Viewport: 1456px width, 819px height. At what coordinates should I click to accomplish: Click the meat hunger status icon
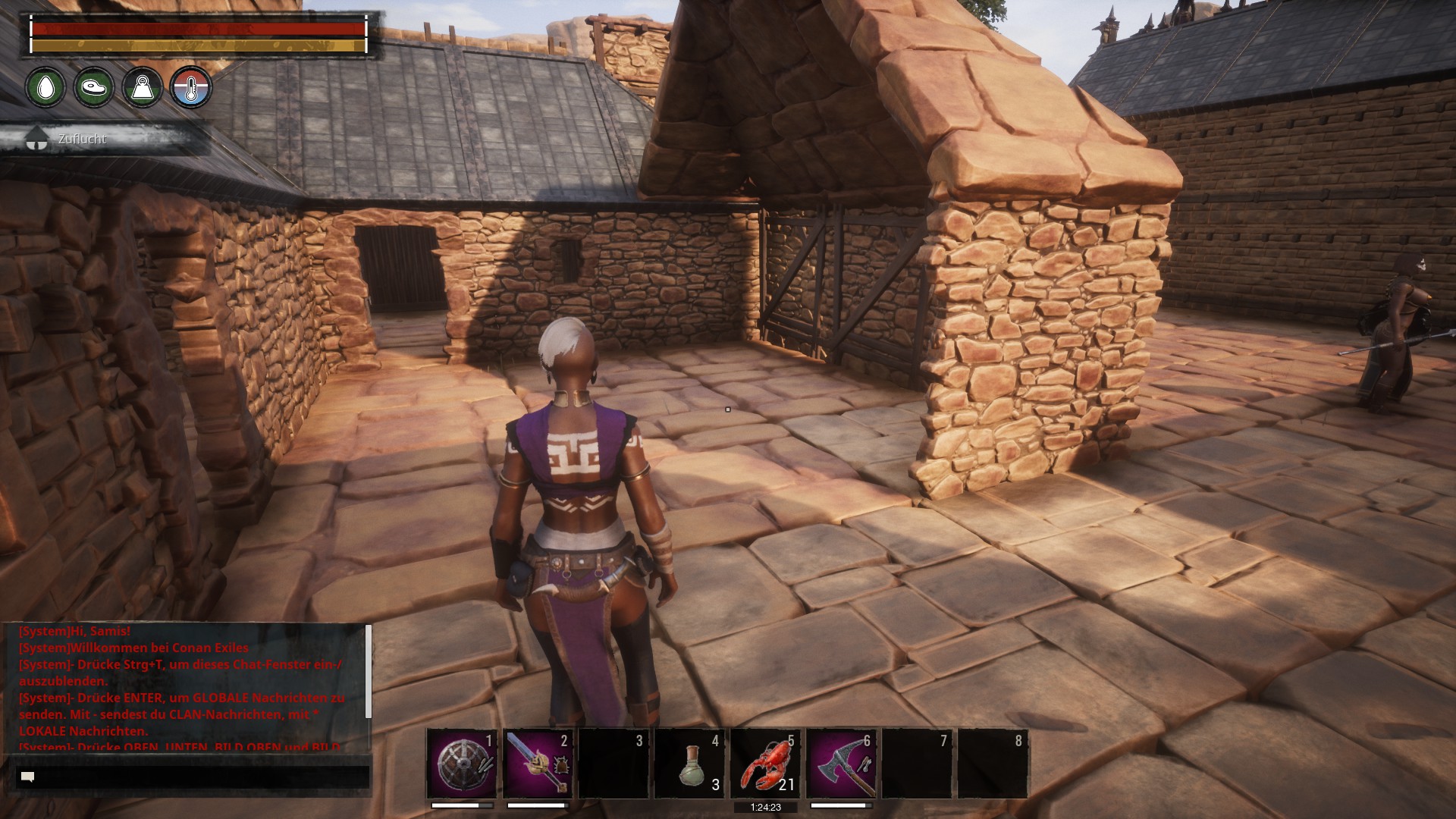click(x=94, y=87)
